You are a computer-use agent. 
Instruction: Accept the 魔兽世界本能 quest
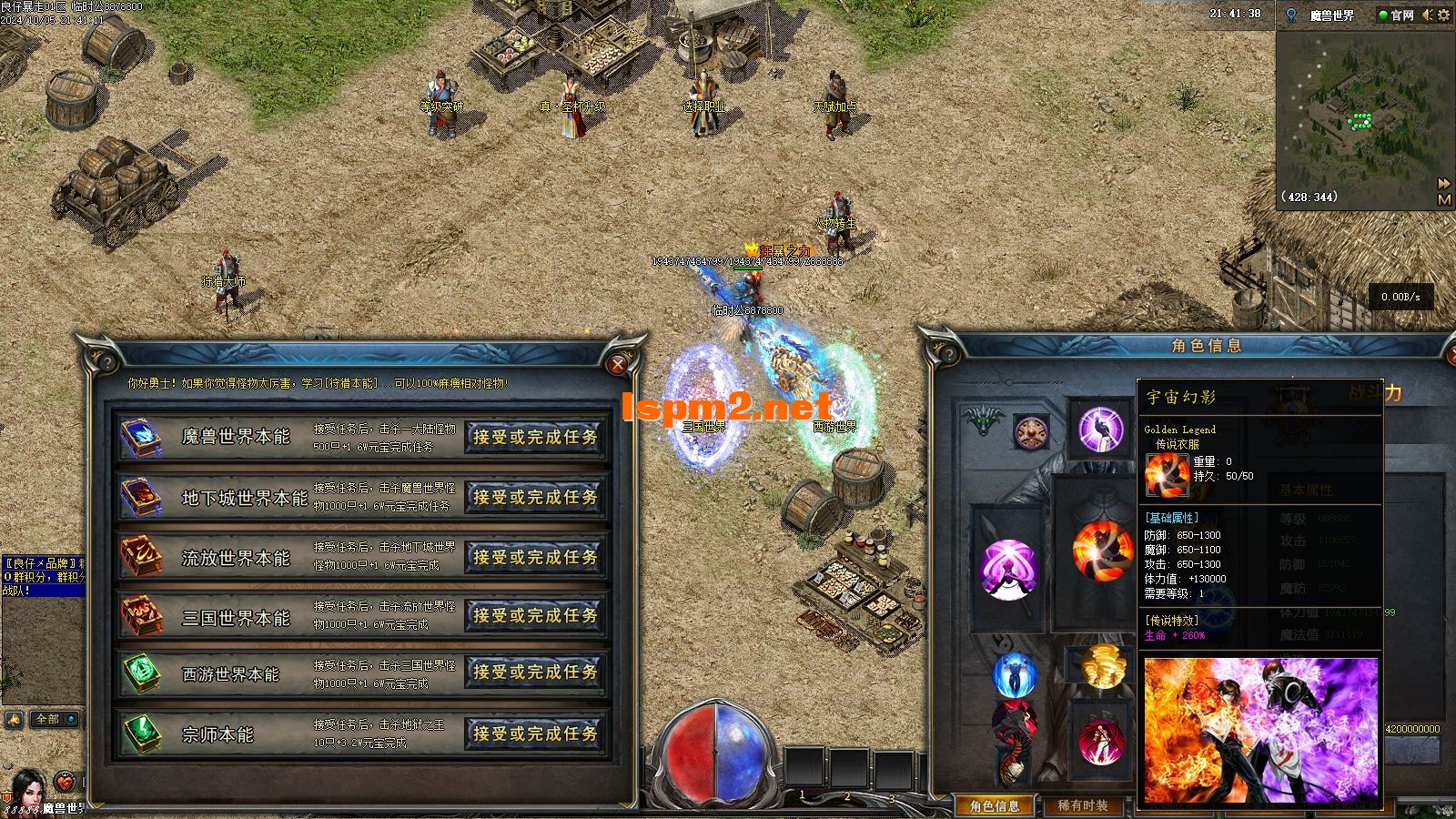pyautogui.click(x=535, y=437)
